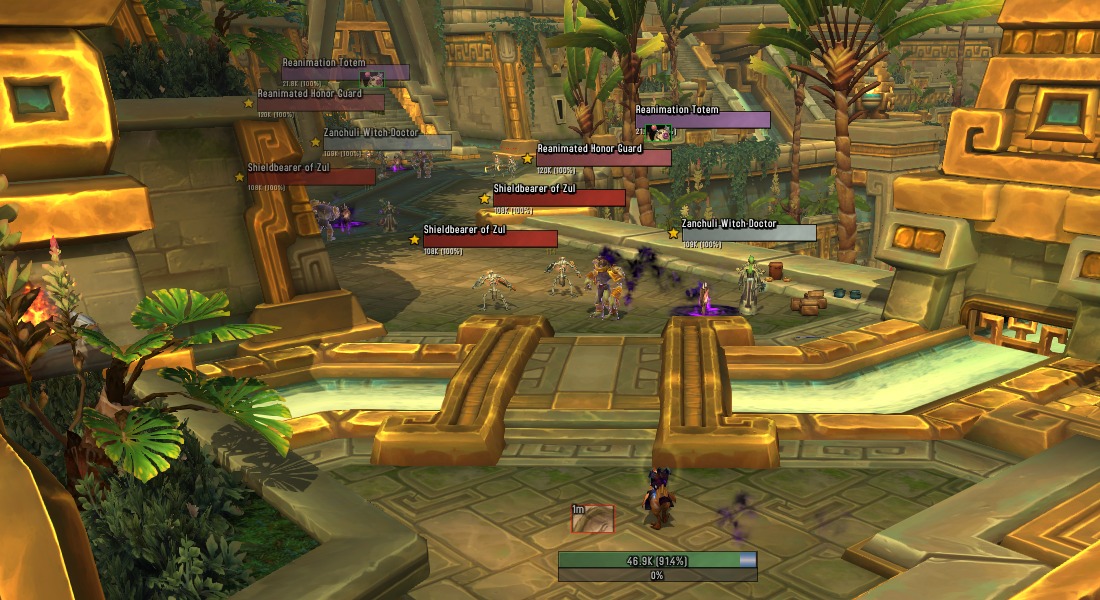The width and height of the screenshot is (1100, 600).
Task: Target the bright purple Reanimation Totem nameplate
Action: point(702,120)
